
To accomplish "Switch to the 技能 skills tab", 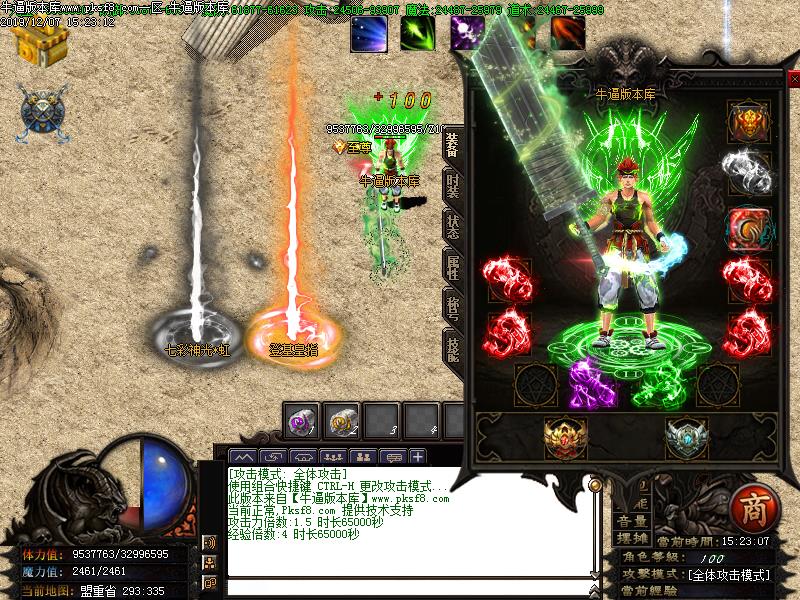I will click(453, 348).
